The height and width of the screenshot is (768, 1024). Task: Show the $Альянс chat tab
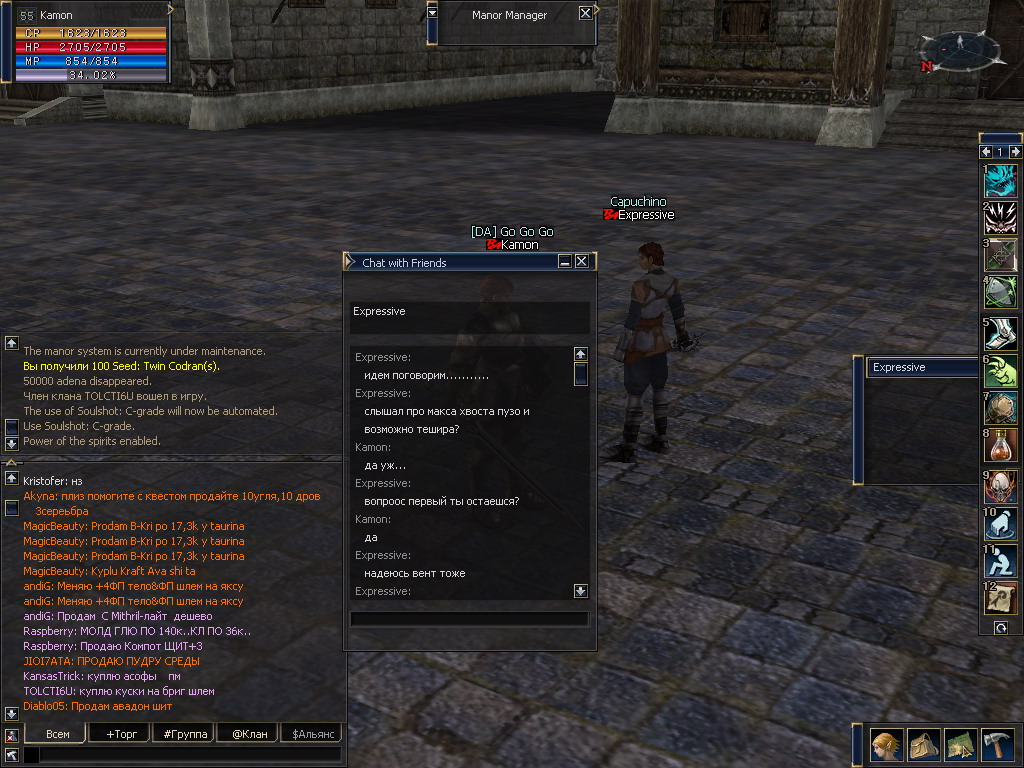click(311, 734)
